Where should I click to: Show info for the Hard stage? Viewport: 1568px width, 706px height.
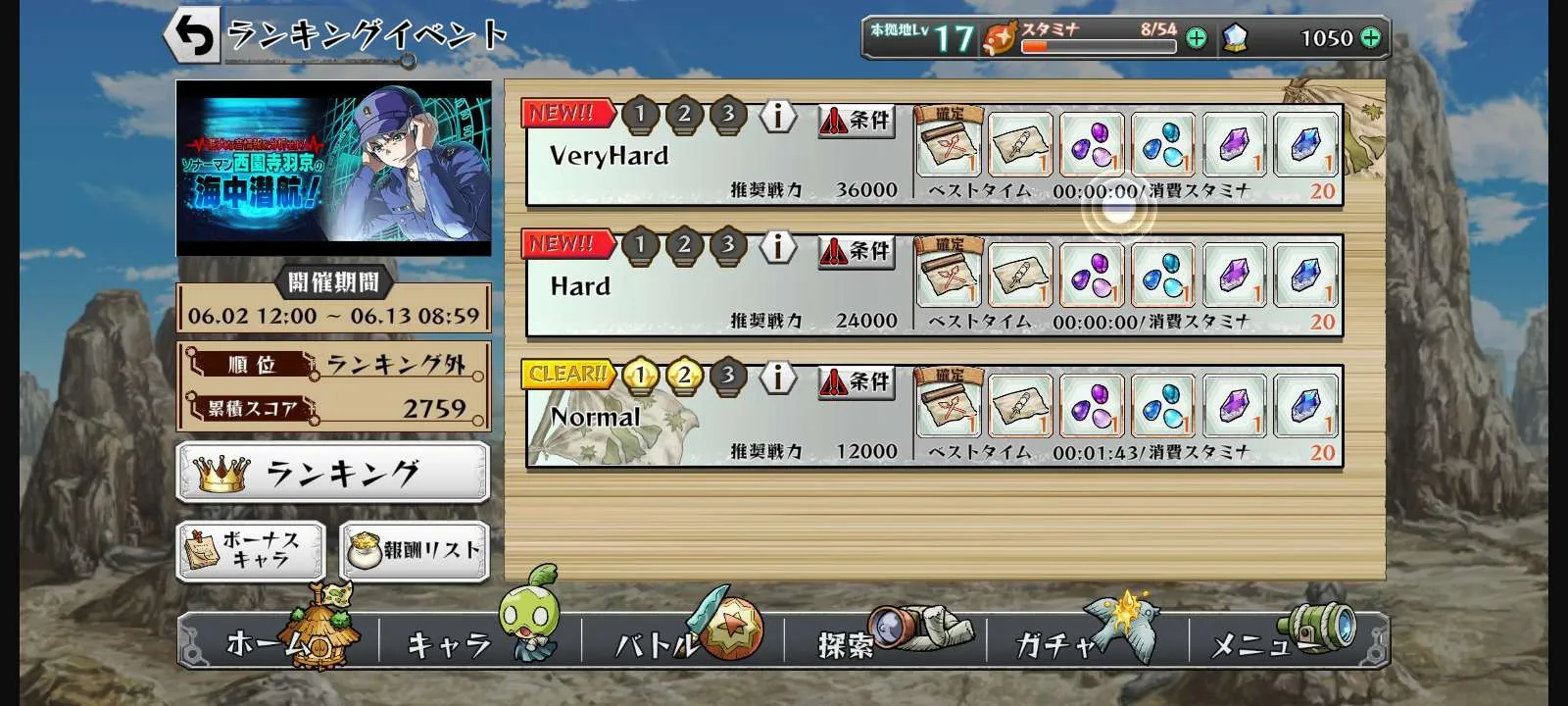pos(778,246)
